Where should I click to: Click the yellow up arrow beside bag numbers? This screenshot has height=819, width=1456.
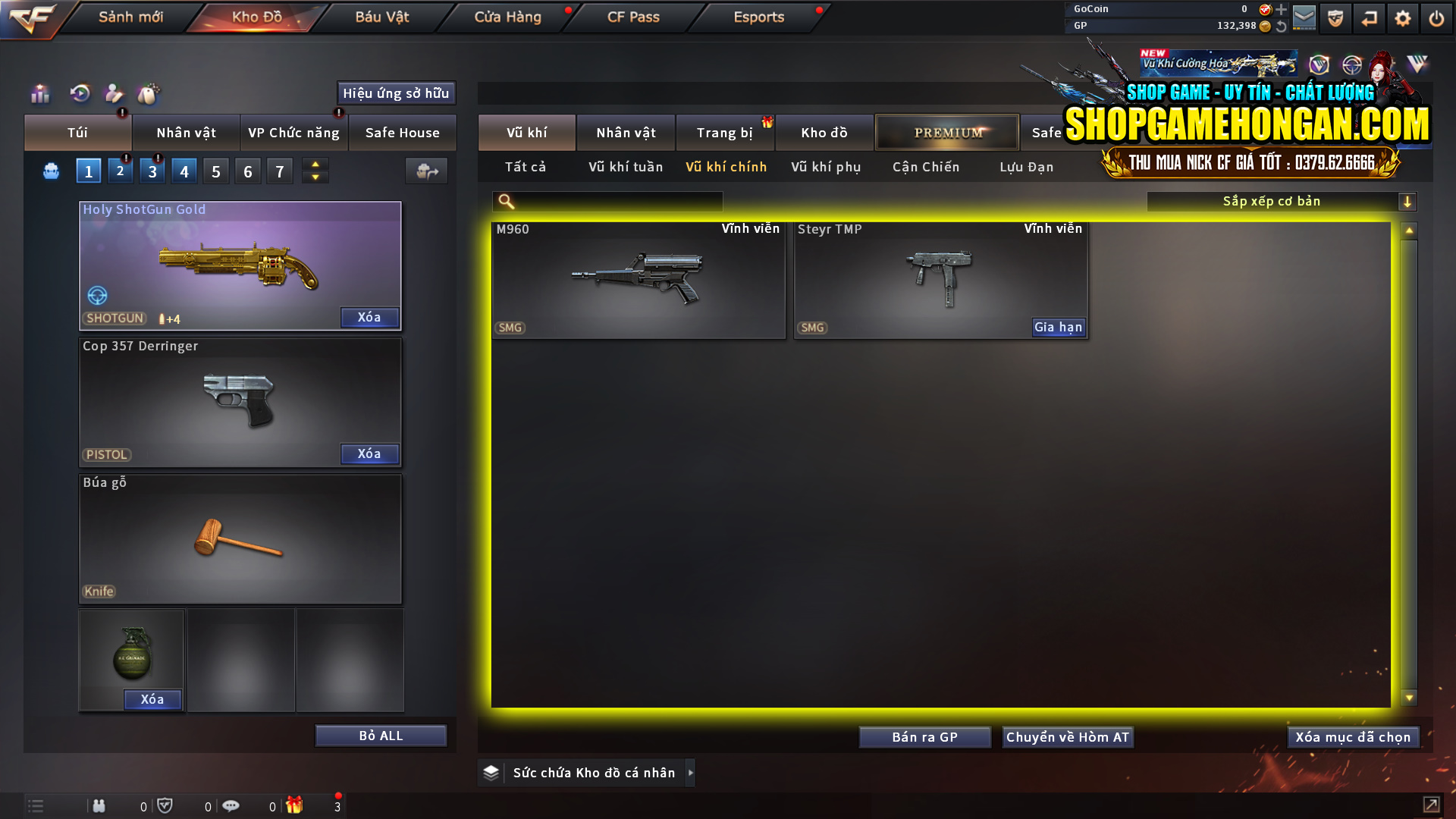(315, 165)
